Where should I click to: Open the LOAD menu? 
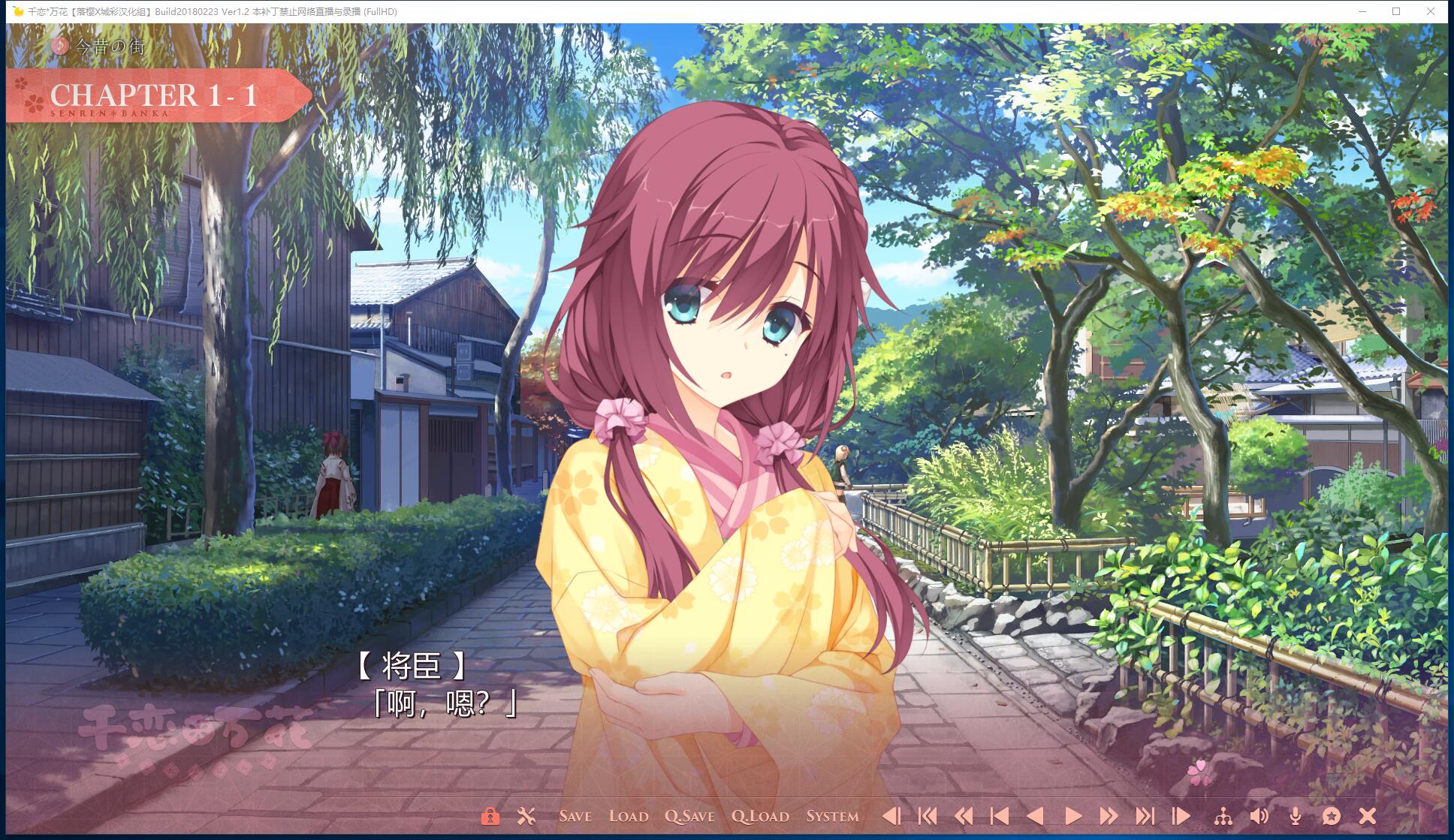(x=629, y=815)
